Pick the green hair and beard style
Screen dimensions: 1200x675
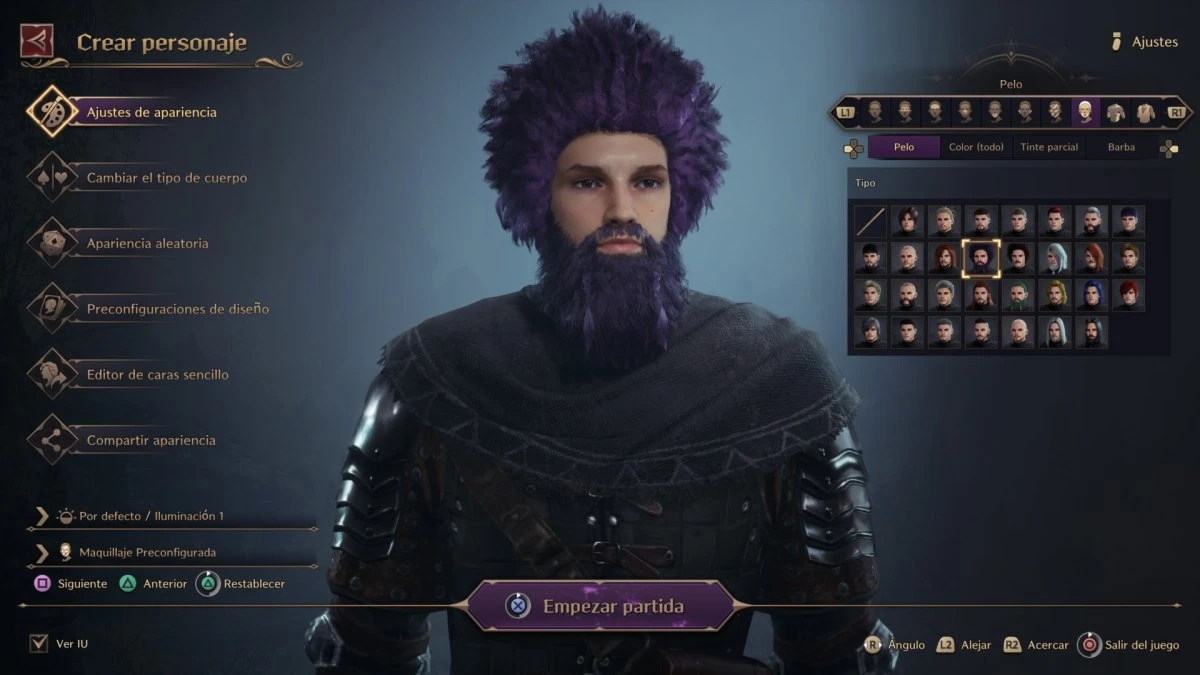point(1018,295)
